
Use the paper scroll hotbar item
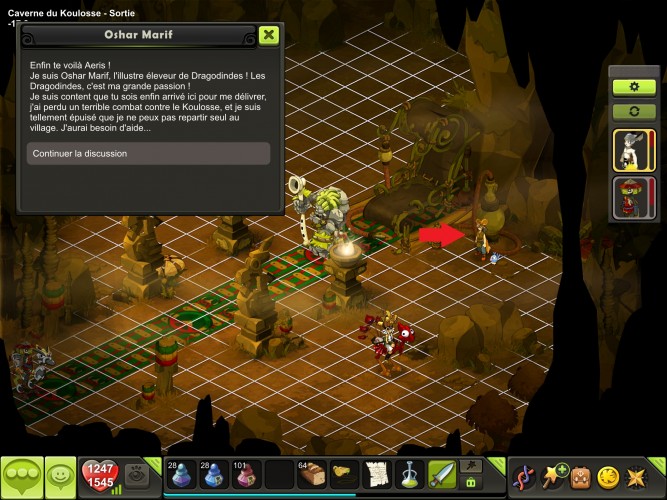pyautogui.click(x=376, y=474)
